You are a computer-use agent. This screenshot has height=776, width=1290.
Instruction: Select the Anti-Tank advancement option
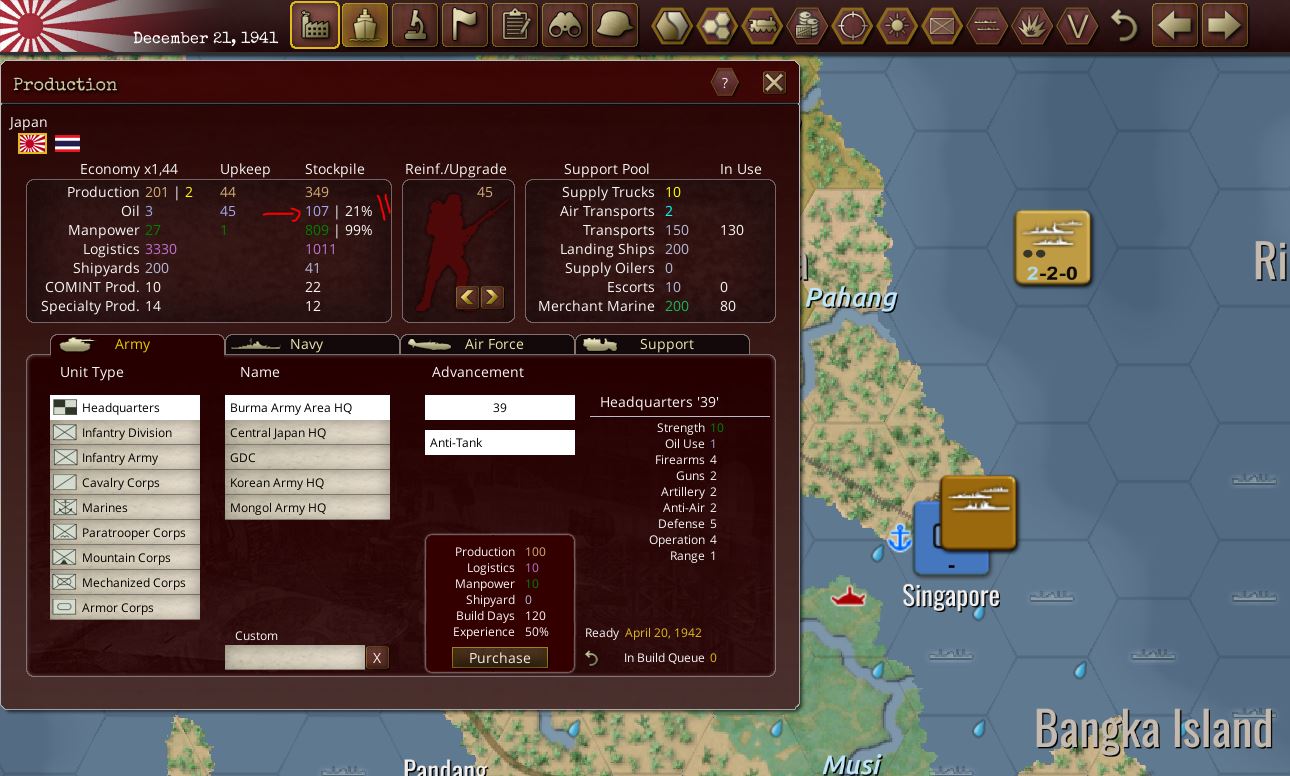coord(499,443)
